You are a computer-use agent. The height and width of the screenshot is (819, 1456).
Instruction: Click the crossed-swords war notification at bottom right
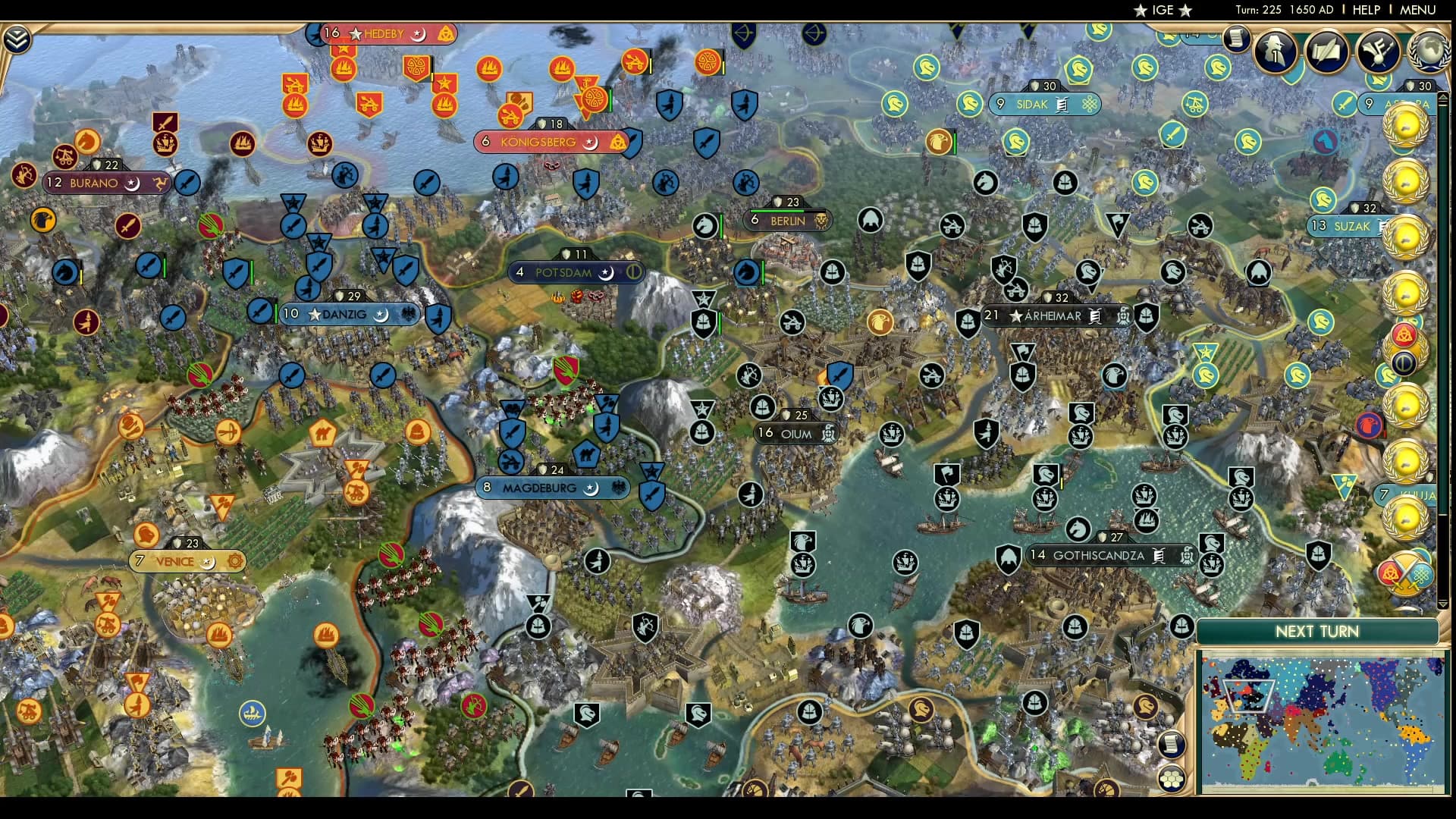[x=1406, y=573]
